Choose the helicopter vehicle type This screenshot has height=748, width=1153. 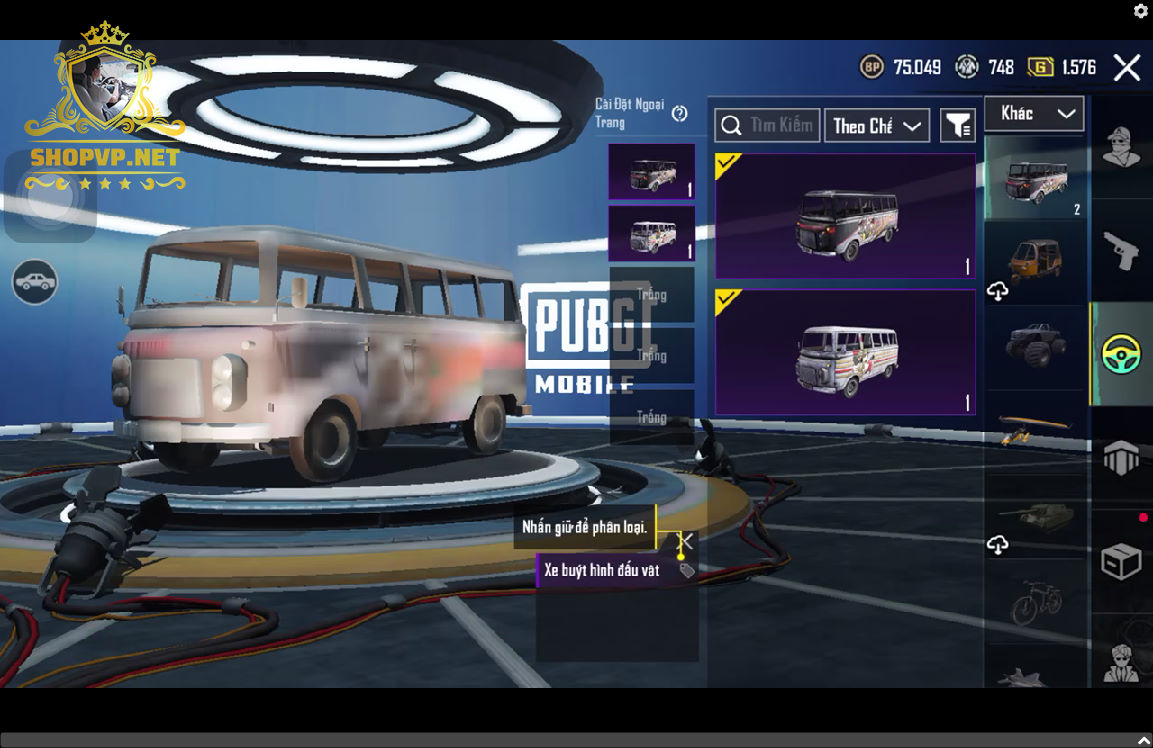point(1035,431)
